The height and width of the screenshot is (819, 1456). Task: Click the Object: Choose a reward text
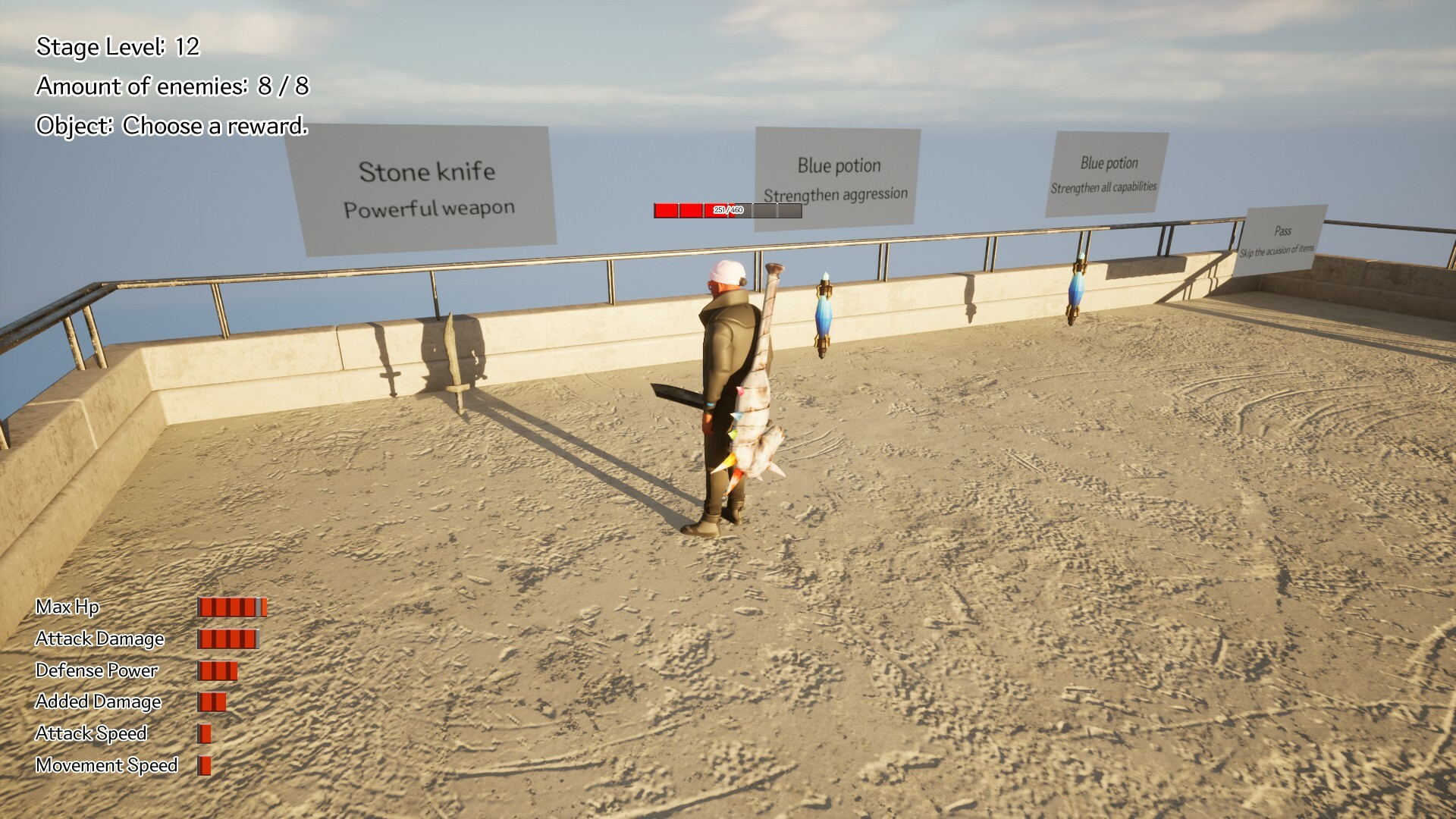(x=173, y=127)
